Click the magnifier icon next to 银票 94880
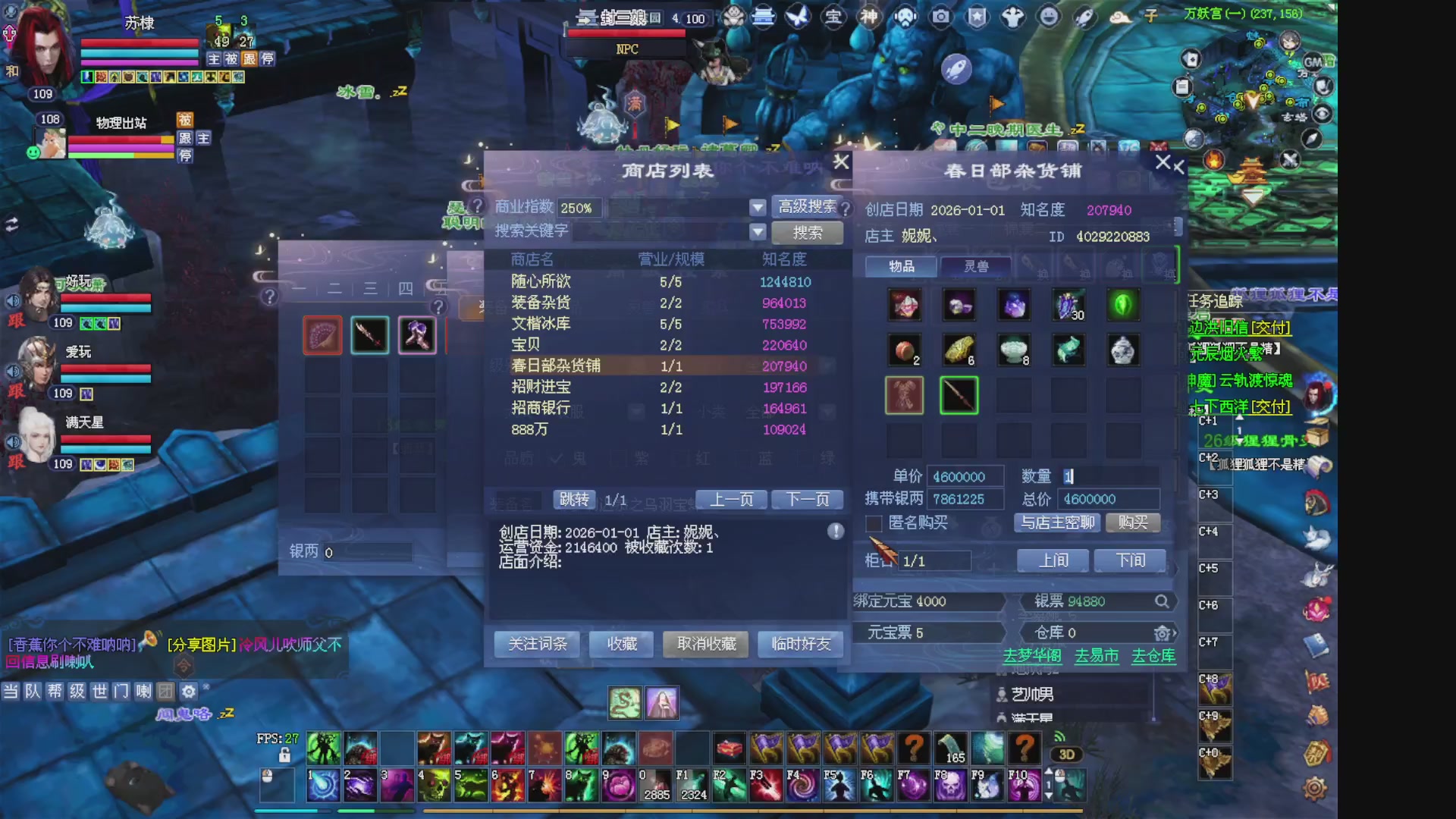This screenshot has width=1456, height=819. 1163,601
